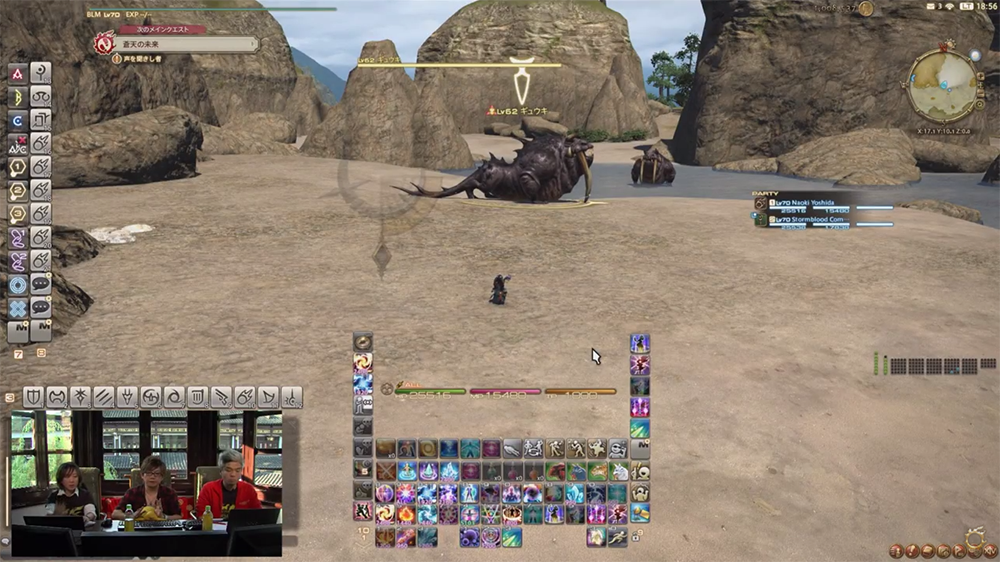Select the shield-shaped gear set icon
1000x562 pixels.
pyautogui.click(x=33, y=396)
